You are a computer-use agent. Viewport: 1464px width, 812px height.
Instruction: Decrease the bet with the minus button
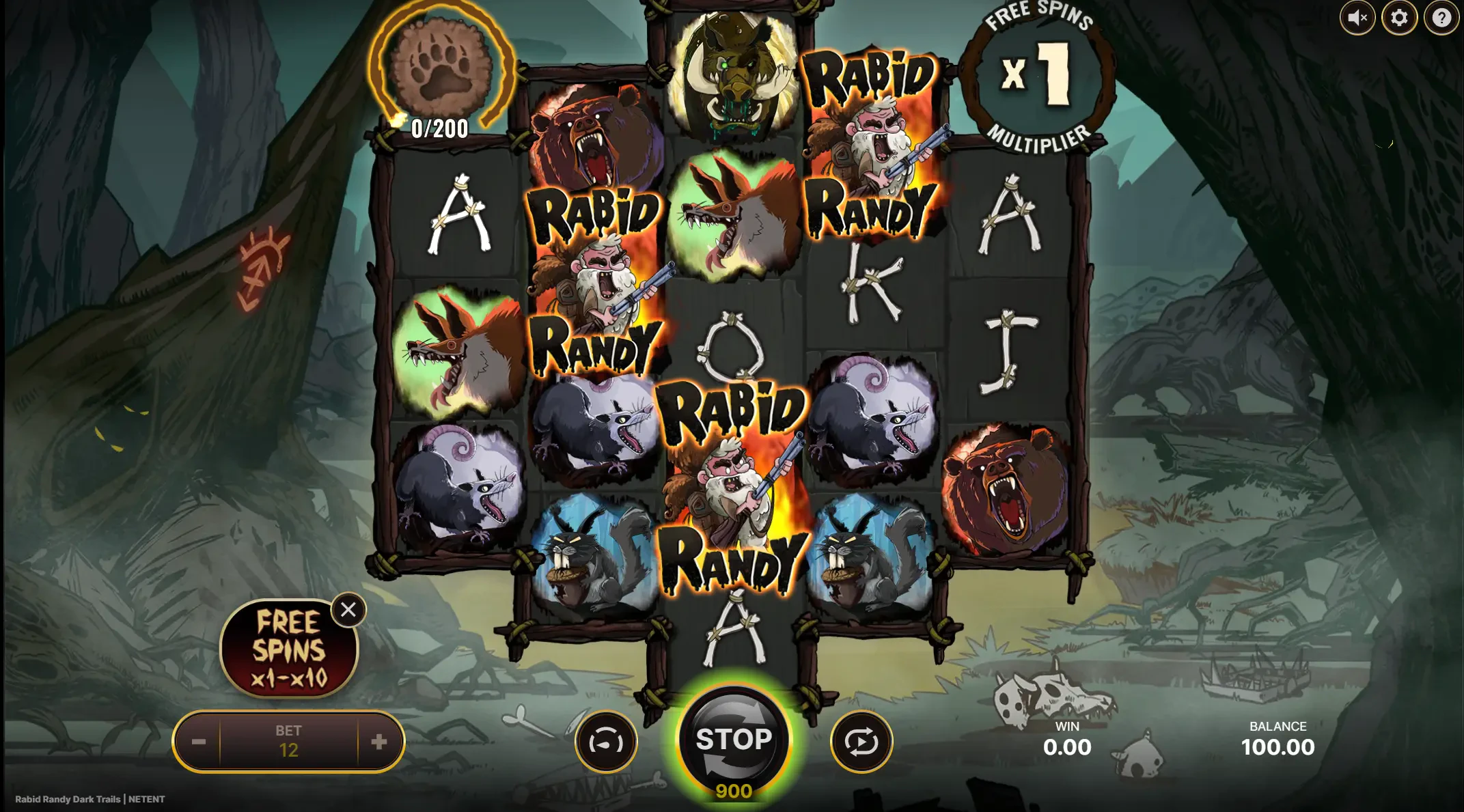point(199,742)
